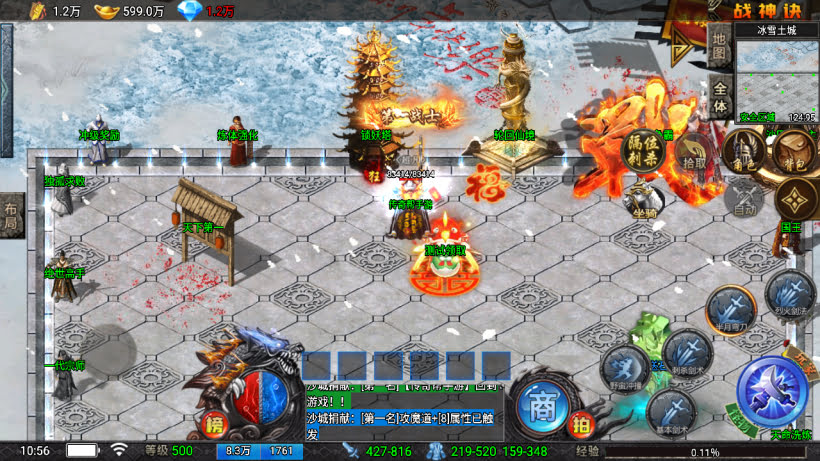The width and height of the screenshot is (820, 461).
Task: Click the ice snow city minimap
Action: click(776, 75)
